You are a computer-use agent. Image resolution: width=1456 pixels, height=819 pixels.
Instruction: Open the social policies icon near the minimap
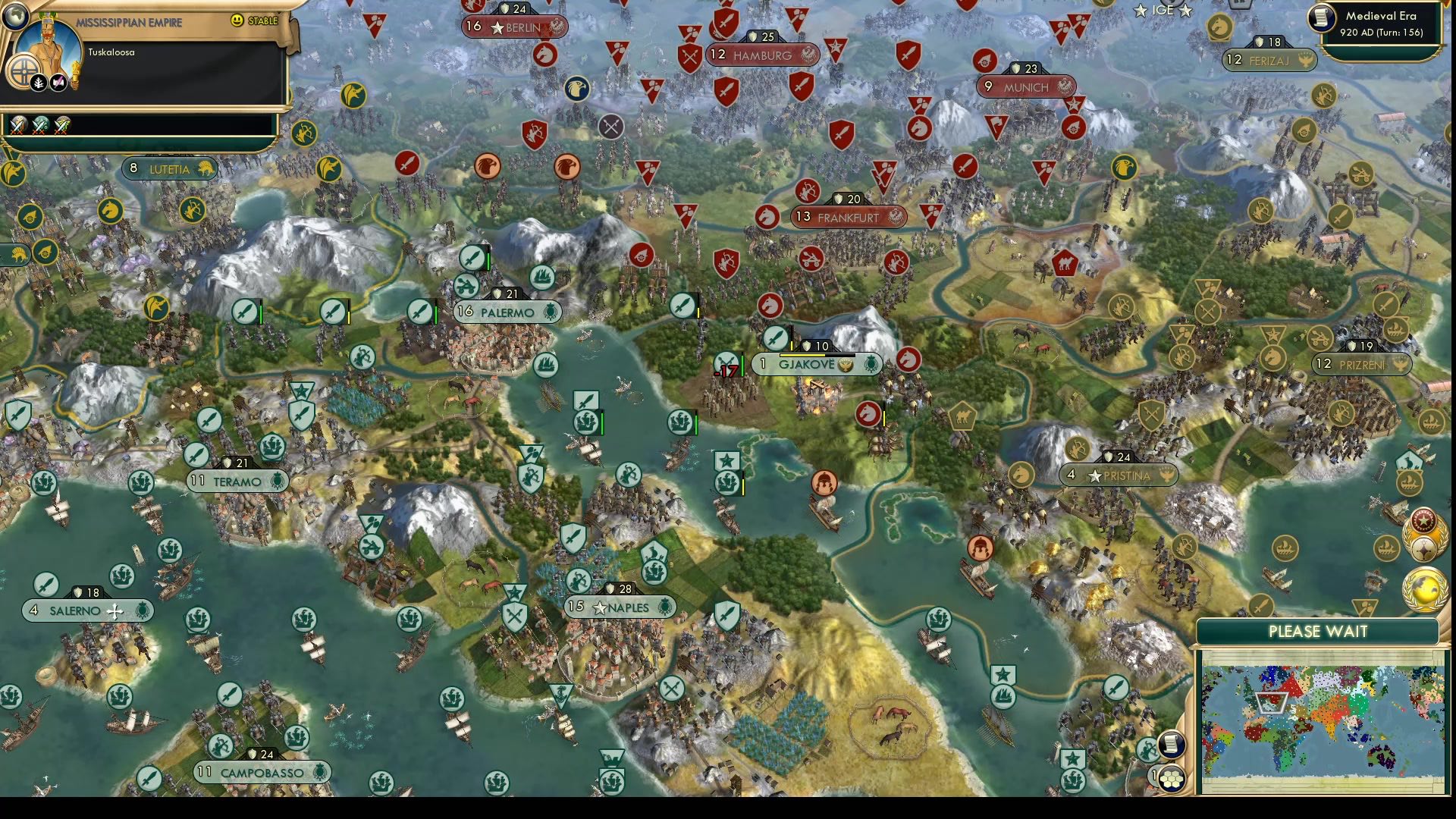tap(1172, 778)
